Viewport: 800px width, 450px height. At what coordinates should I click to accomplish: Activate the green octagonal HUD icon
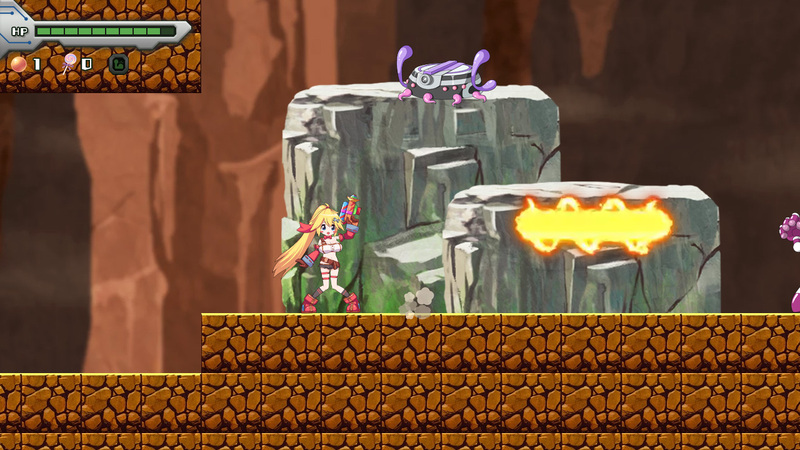(x=119, y=64)
